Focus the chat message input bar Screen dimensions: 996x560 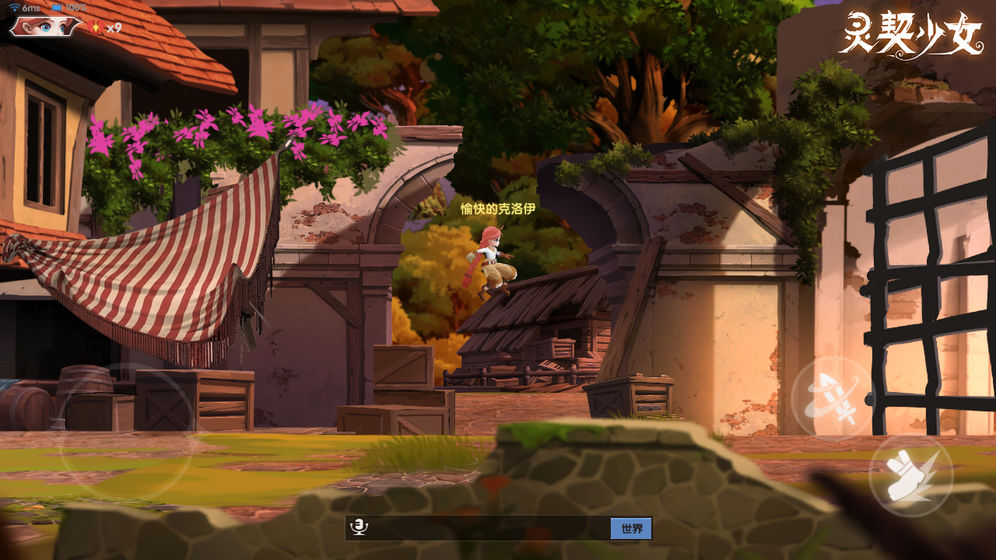pyautogui.click(x=487, y=528)
